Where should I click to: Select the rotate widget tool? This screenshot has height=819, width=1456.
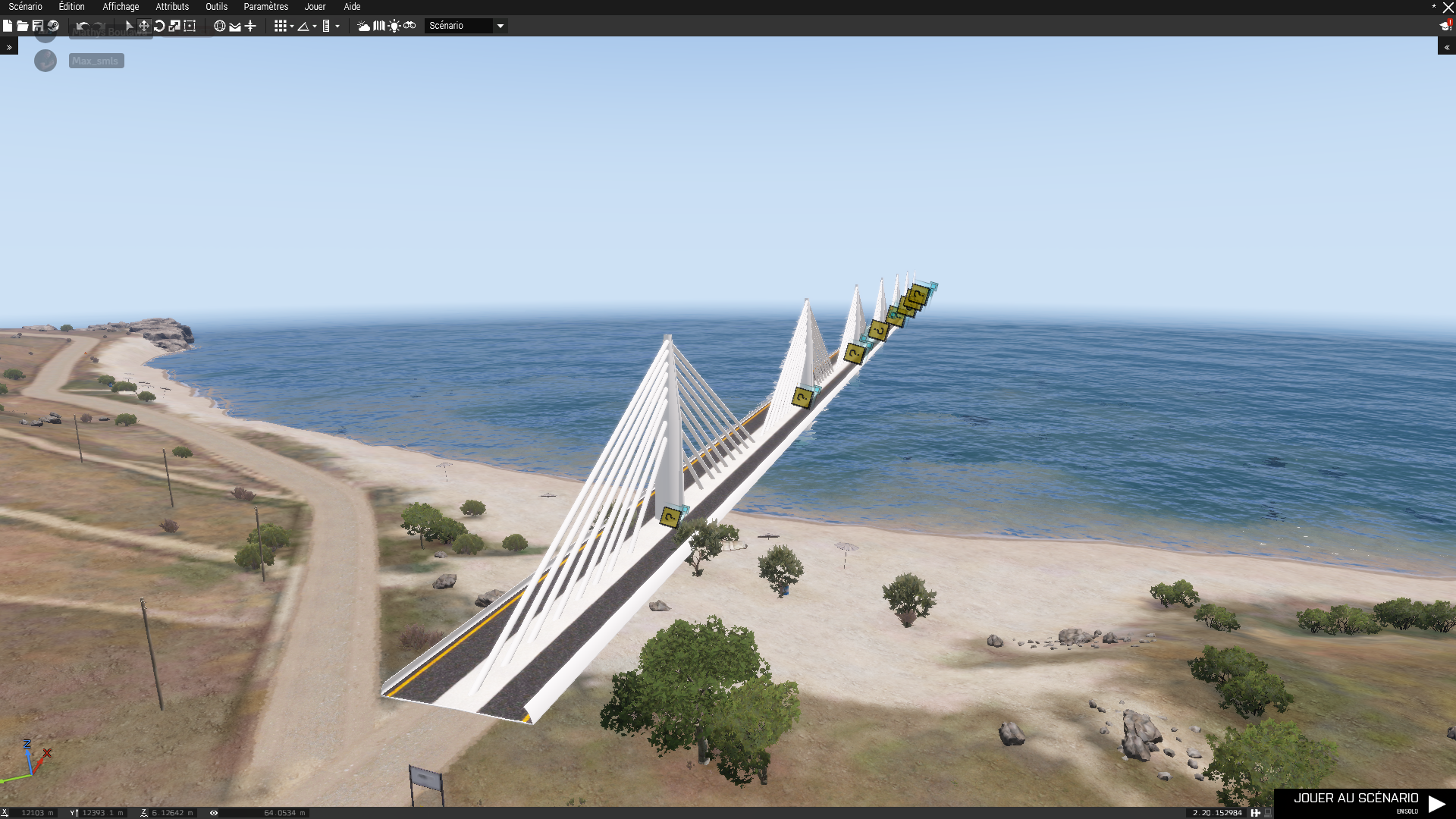click(x=159, y=26)
